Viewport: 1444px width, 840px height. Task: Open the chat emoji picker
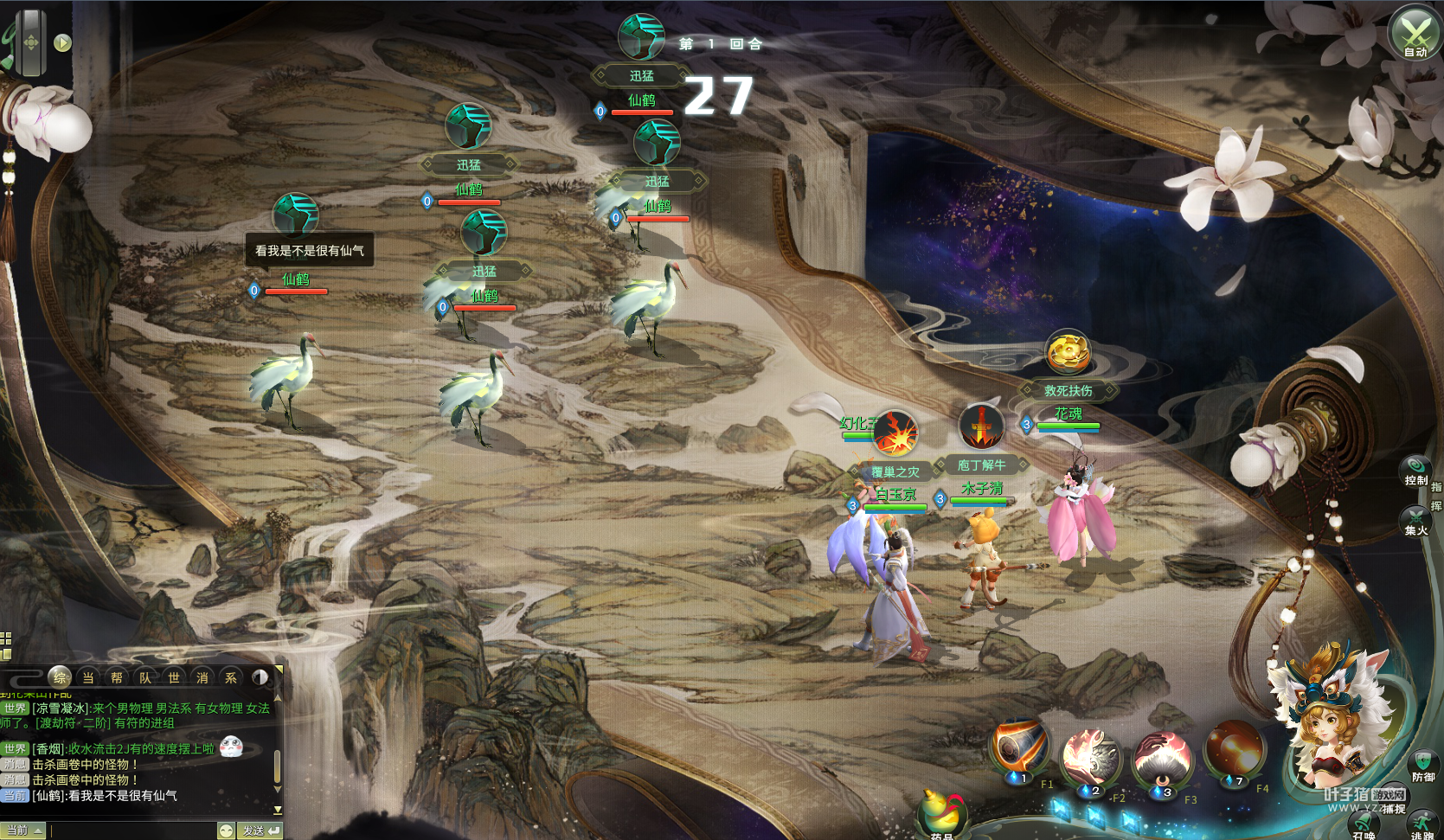(x=226, y=830)
